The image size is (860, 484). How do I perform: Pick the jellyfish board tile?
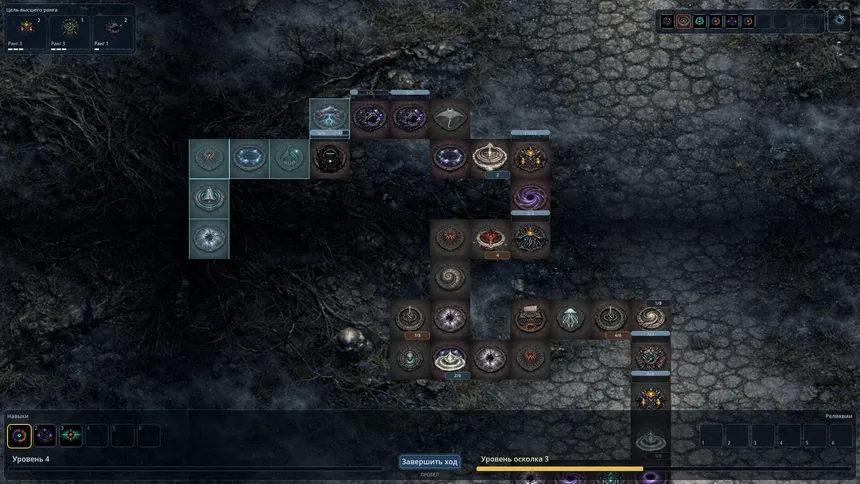click(570, 318)
